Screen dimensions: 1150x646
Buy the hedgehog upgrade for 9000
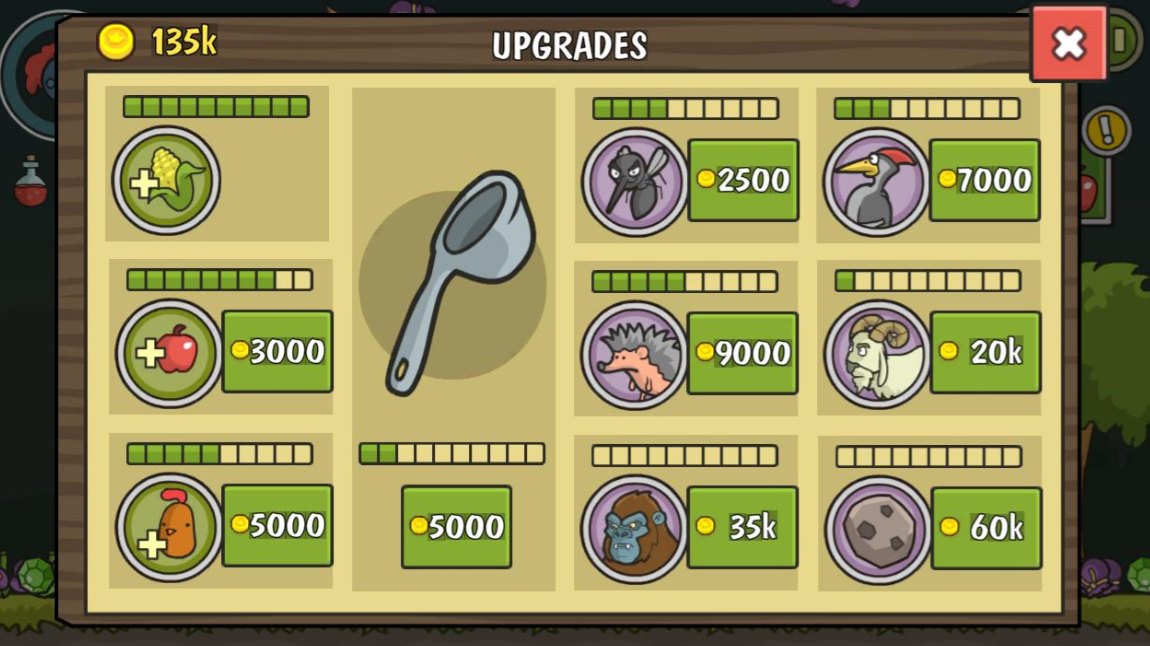point(742,353)
